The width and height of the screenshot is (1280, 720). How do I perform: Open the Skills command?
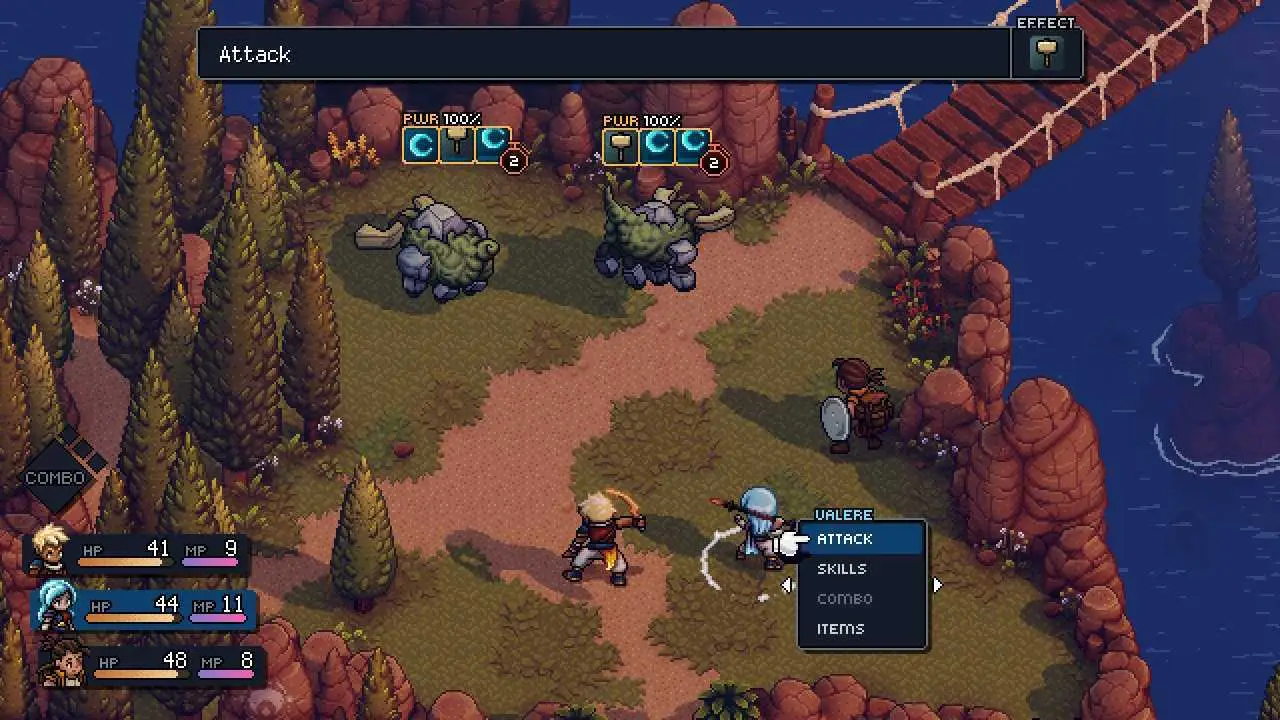tap(842, 569)
